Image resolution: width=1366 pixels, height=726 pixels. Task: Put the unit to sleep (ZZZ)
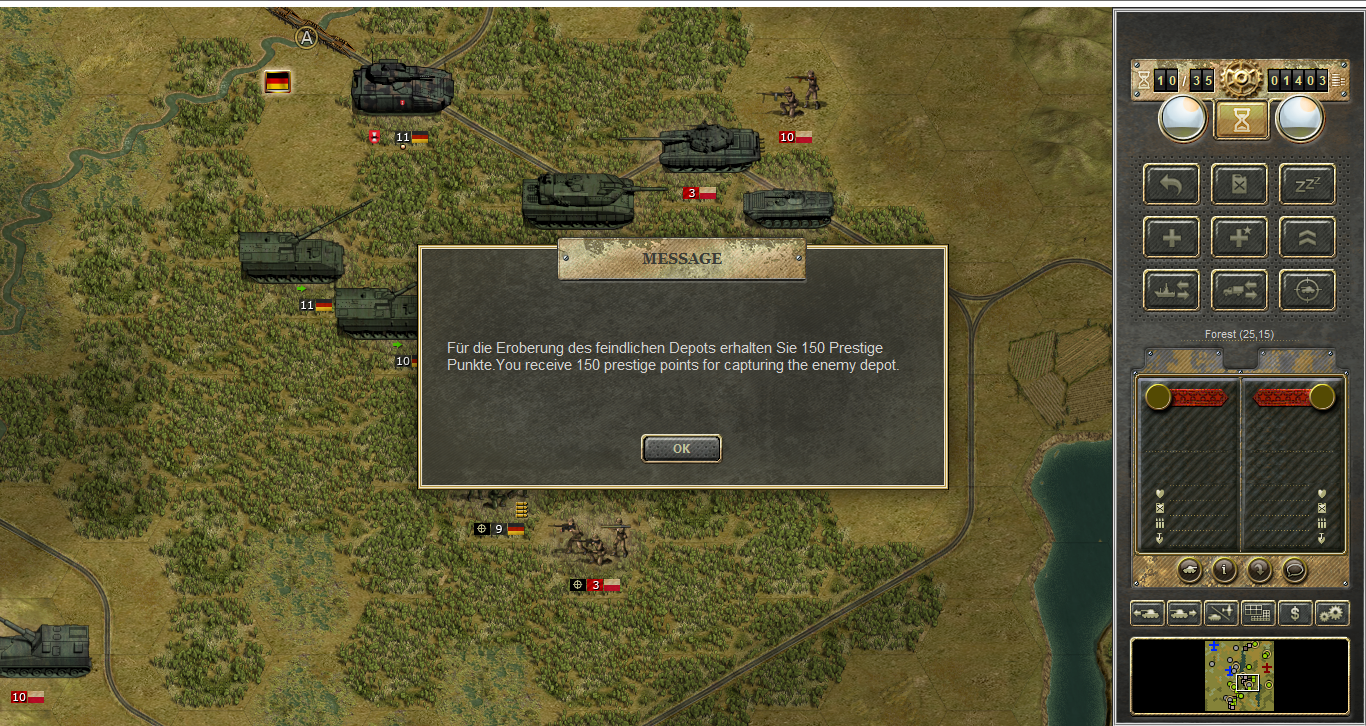pos(1307,185)
